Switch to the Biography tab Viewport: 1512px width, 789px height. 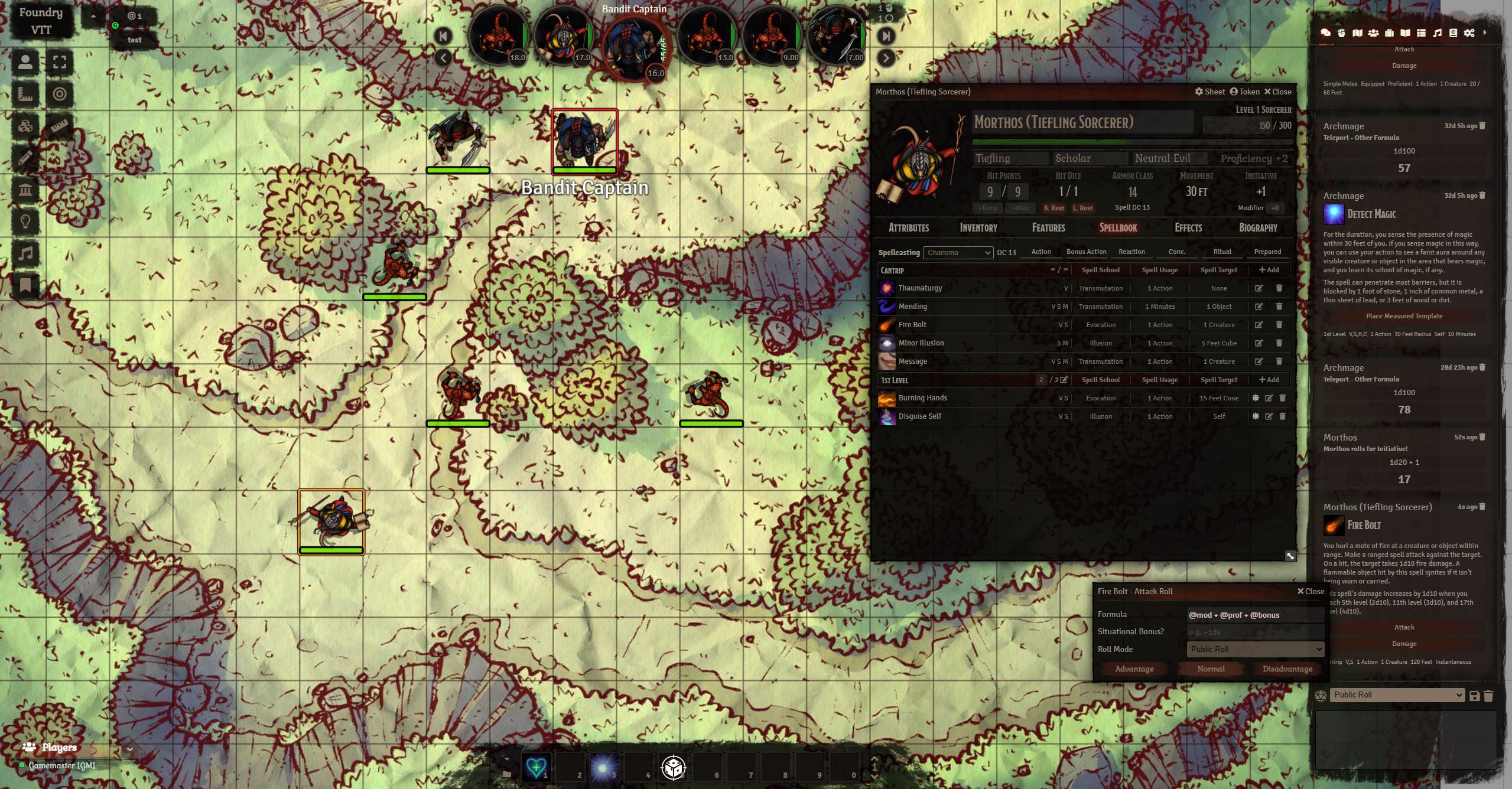tap(1258, 228)
